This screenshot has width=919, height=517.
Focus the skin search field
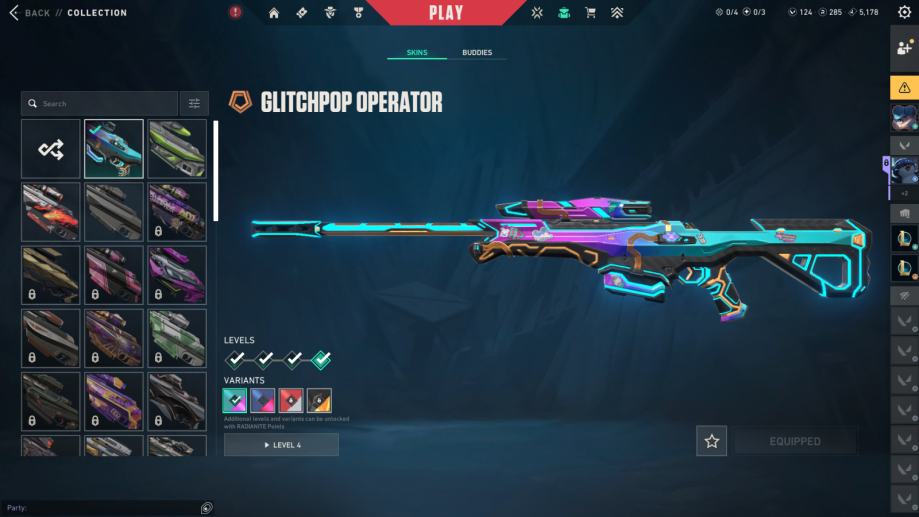(x=100, y=103)
